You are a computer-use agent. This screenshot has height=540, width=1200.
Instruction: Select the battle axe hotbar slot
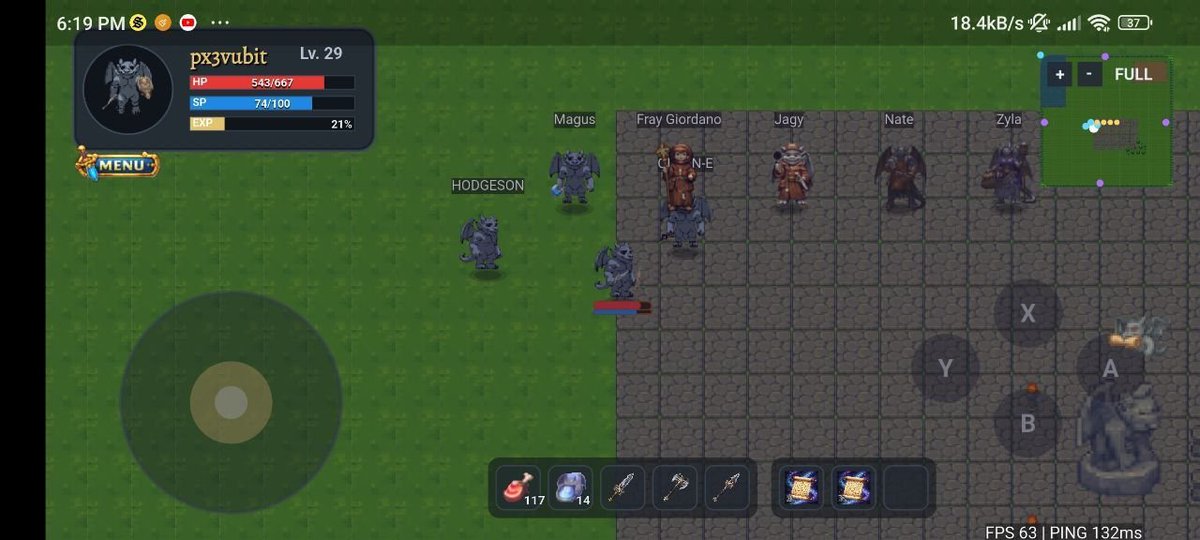coord(674,488)
